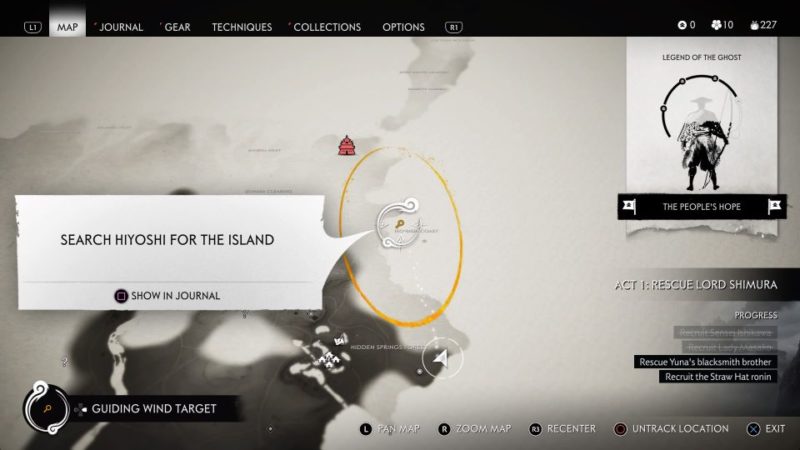This screenshot has width=800, height=450.
Task: Open the Options tab
Action: (x=403, y=27)
